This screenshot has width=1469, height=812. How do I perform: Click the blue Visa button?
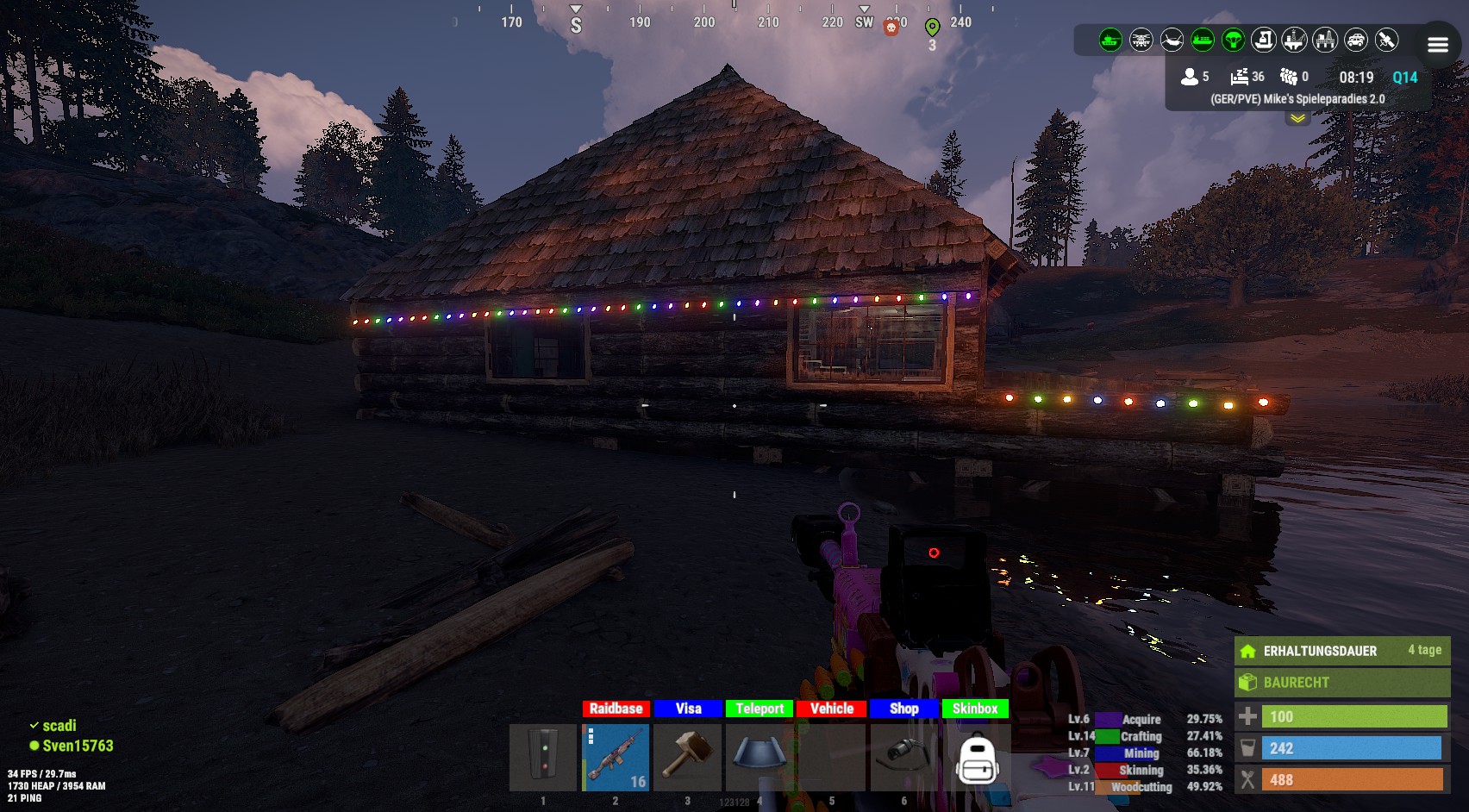pyautogui.click(x=688, y=709)
